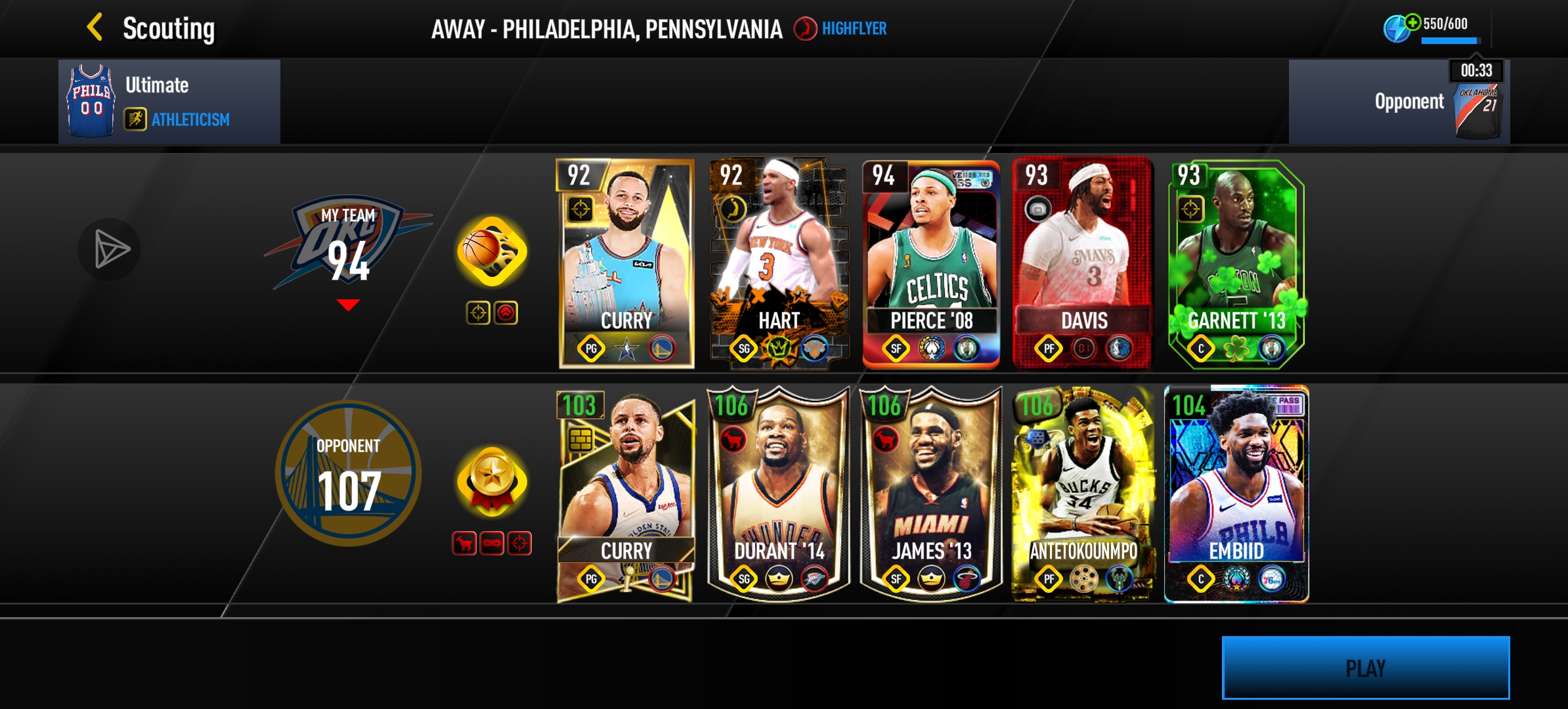Go back from the Scouting screen

pos(95,28)
